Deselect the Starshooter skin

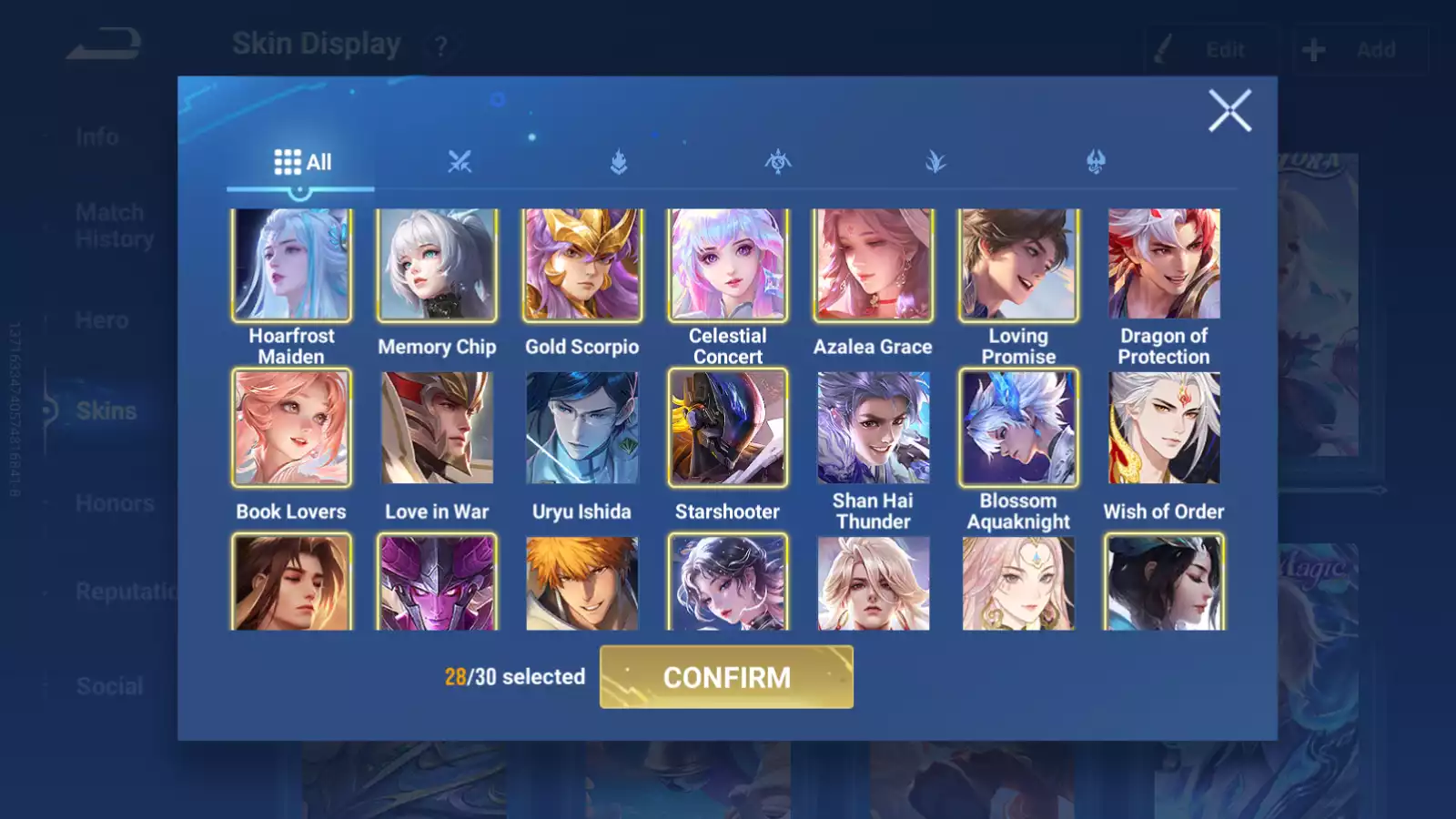click(x=728, y=428)
